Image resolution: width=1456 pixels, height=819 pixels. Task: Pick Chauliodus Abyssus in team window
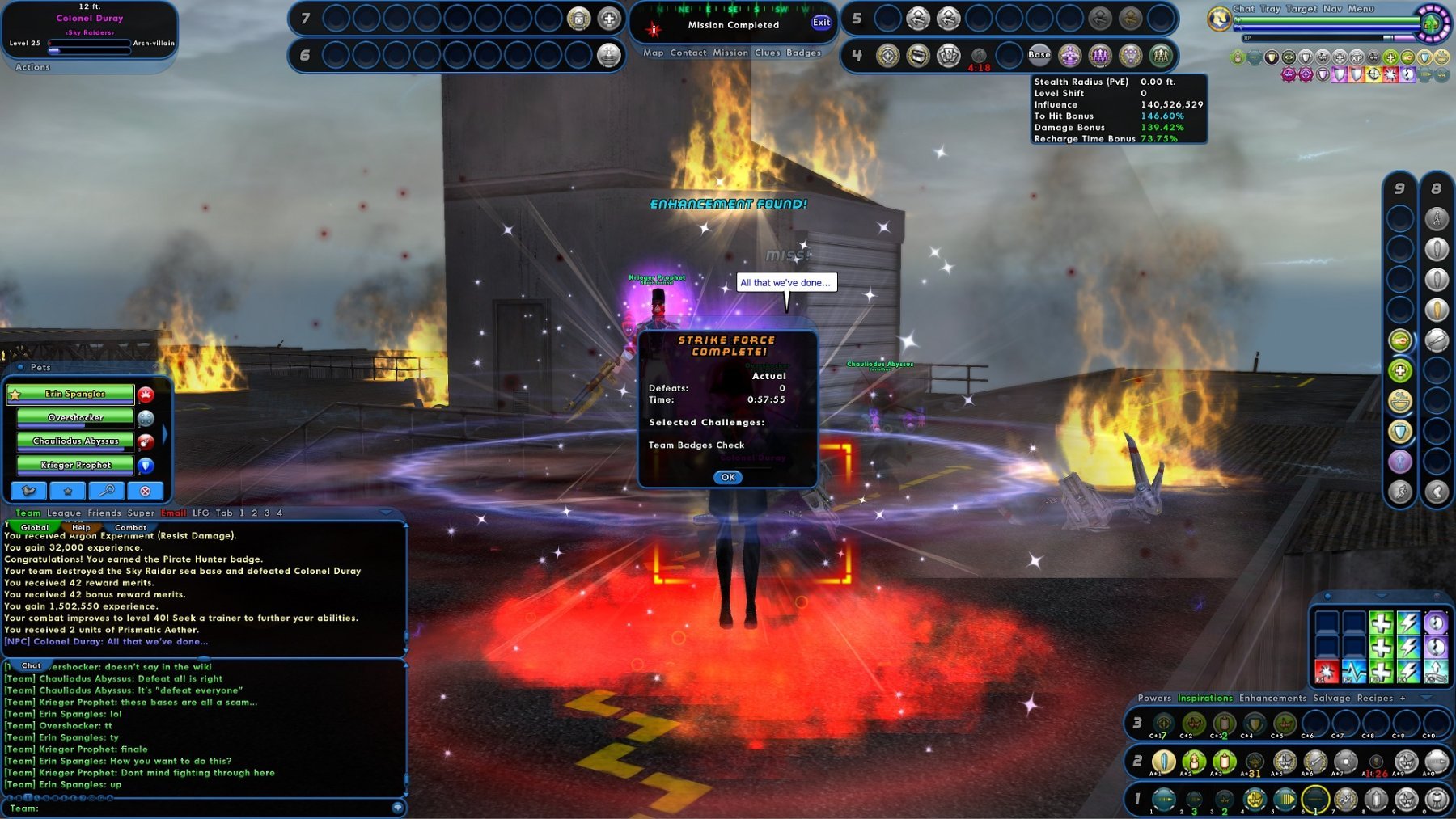[x=75, y=441]
